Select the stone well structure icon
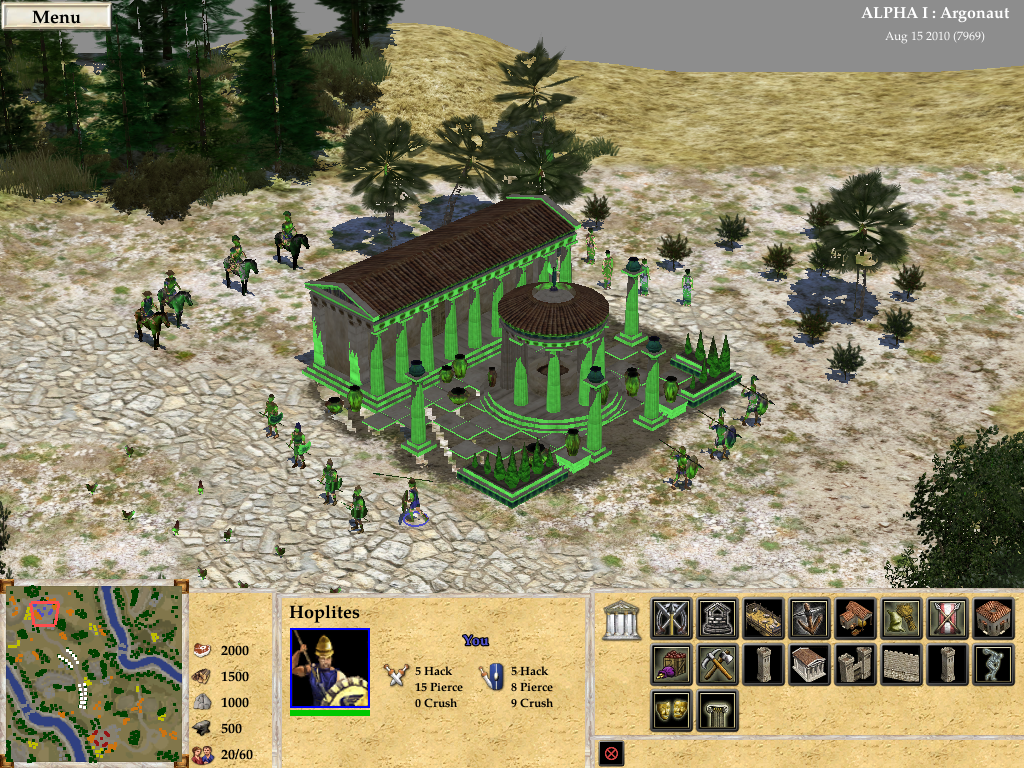This screenshot has width=1024, height=769. 717,619
